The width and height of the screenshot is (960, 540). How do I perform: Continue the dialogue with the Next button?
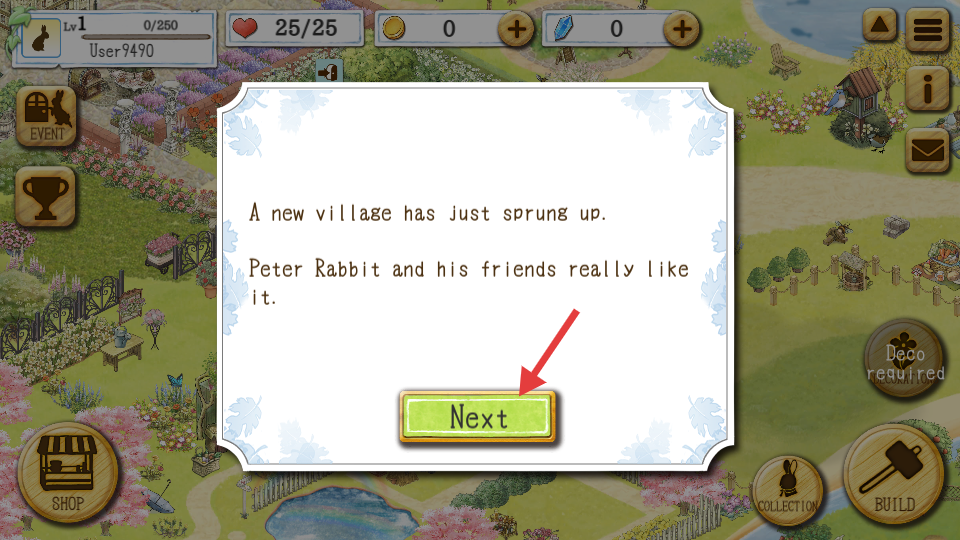pyautogui.click(x=478, y=417)
